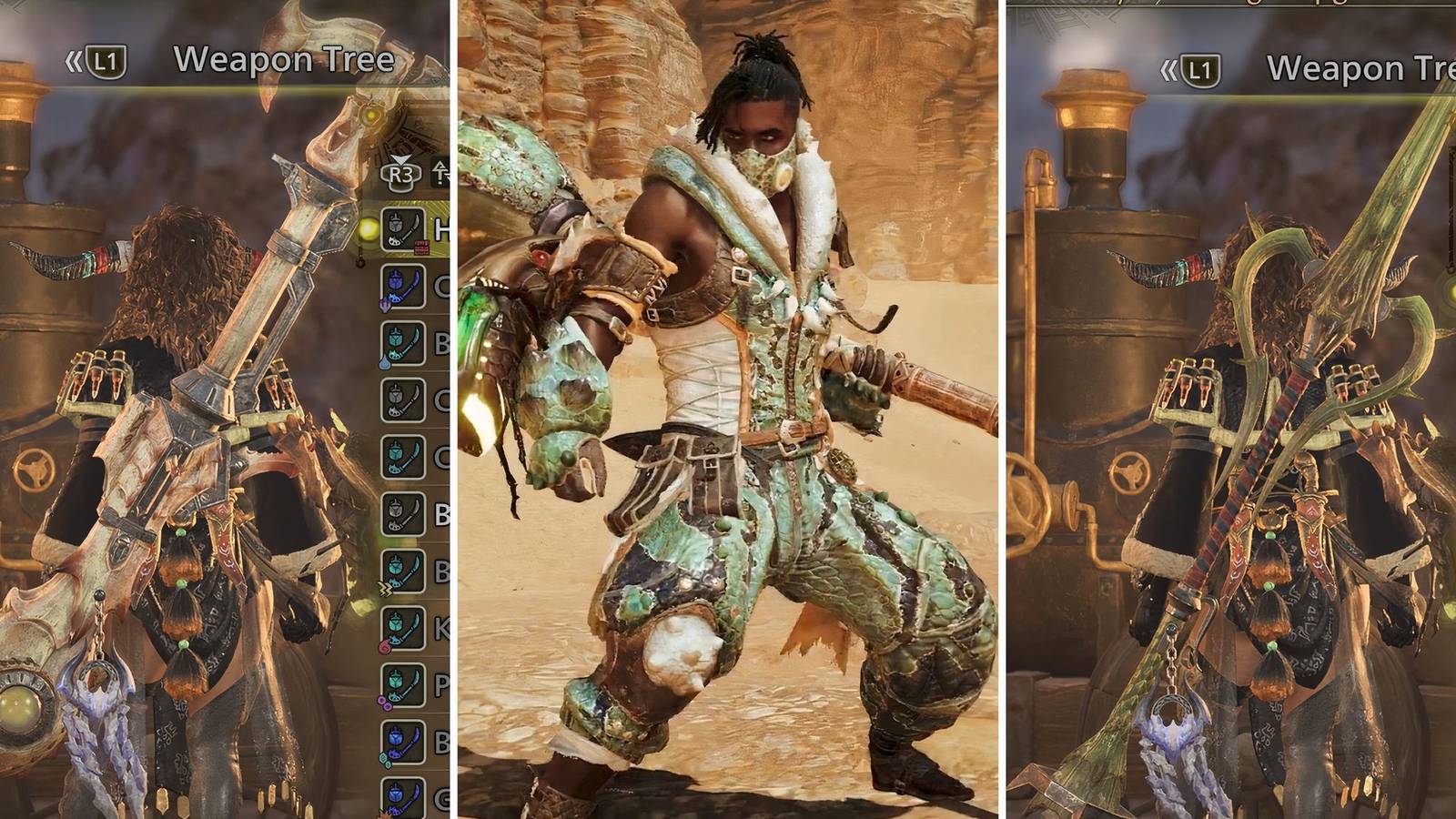Click the R3 rotate control icon

click(401, 174)
